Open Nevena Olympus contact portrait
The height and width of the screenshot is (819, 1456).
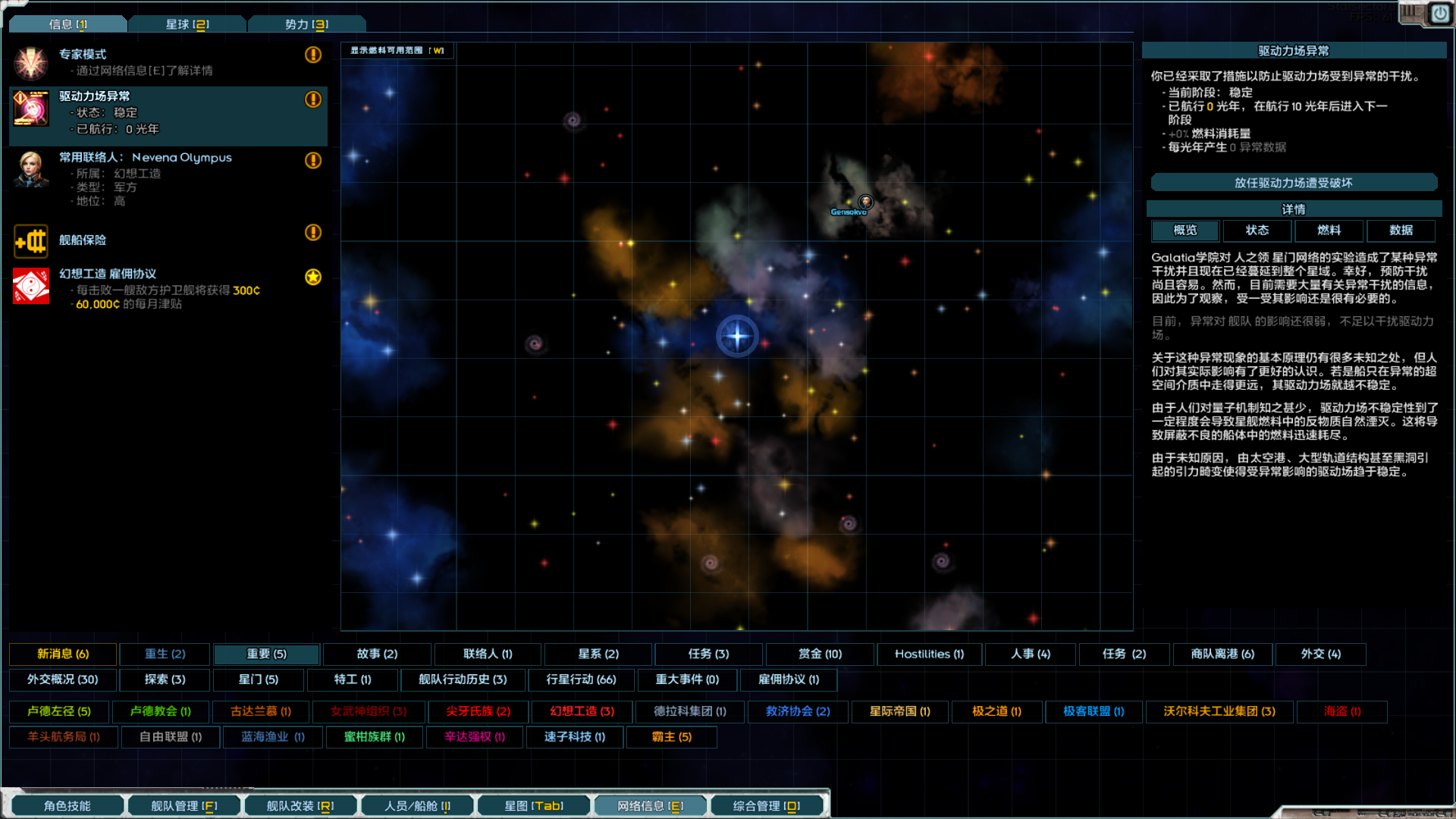click(x=30, y=171)
